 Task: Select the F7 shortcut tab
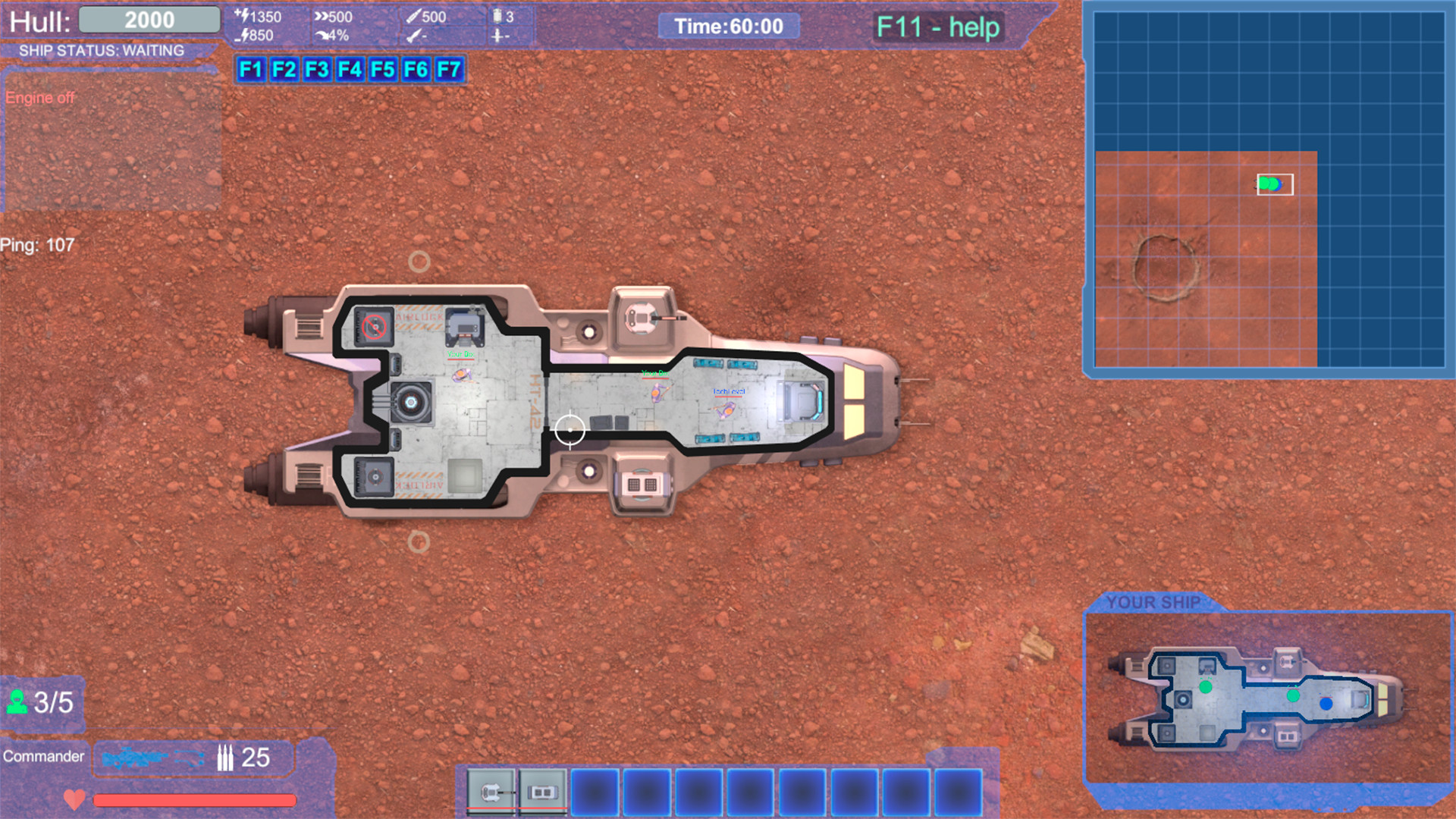(449, 70)
